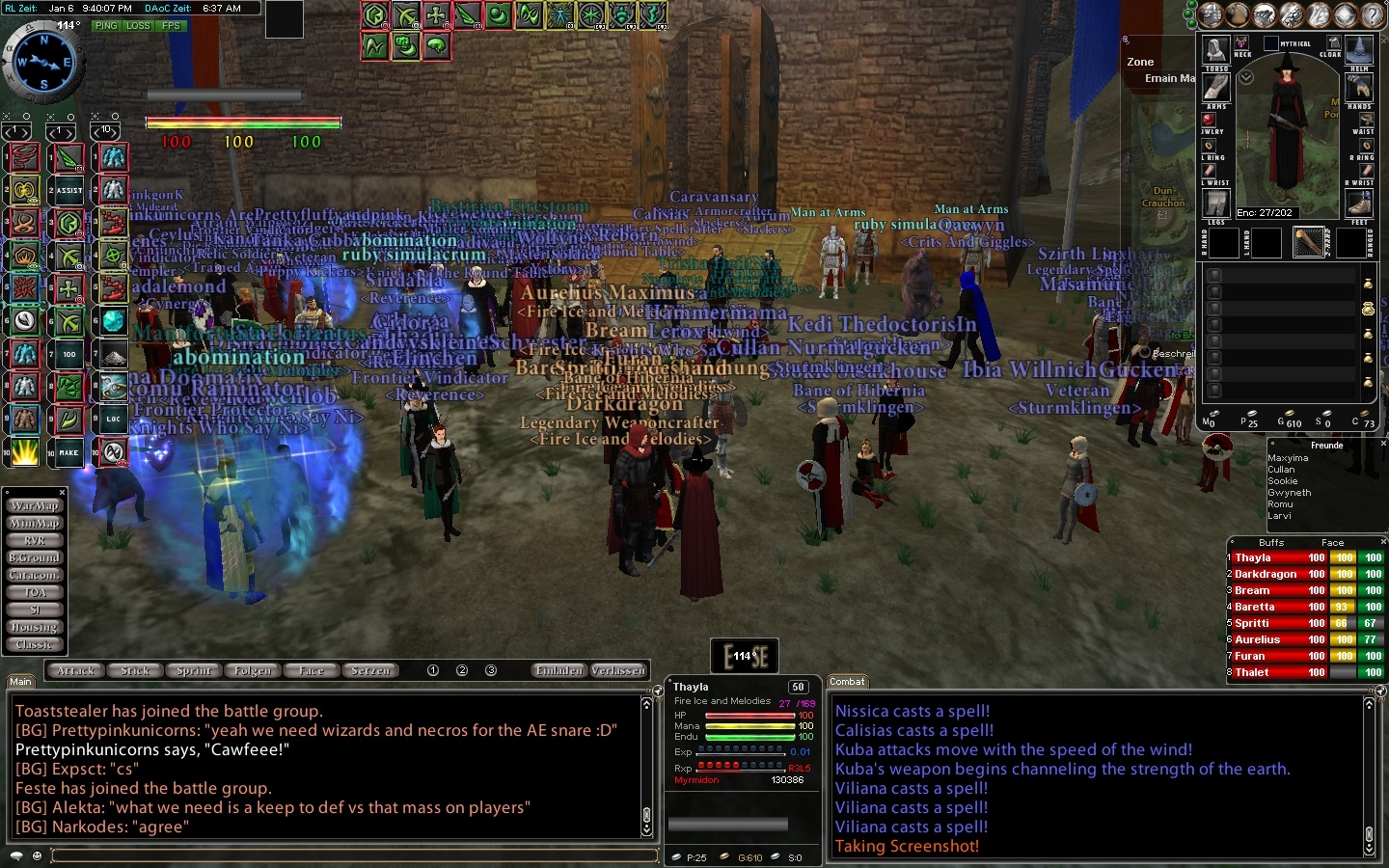Invite a player with the Einladen button
The width and height of the screenshot is (1389, 868).
559,670
